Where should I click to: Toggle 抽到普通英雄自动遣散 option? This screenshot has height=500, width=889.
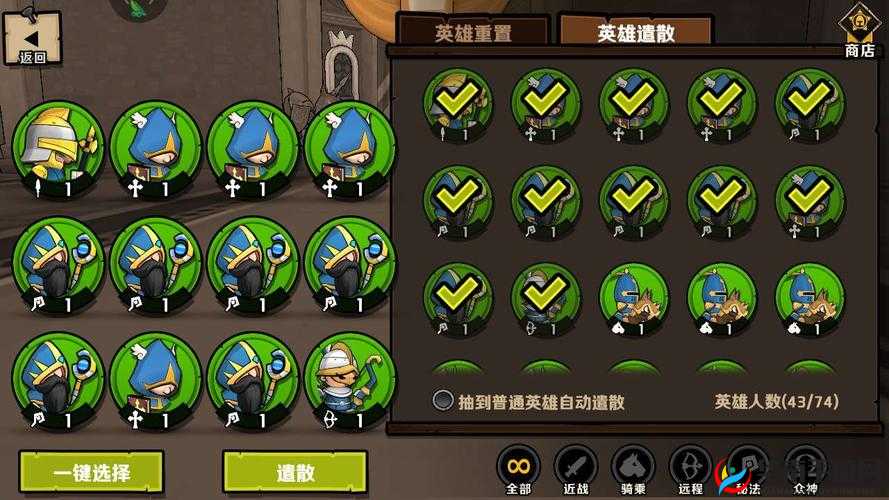pyautogui.click(x=443, y=401)
